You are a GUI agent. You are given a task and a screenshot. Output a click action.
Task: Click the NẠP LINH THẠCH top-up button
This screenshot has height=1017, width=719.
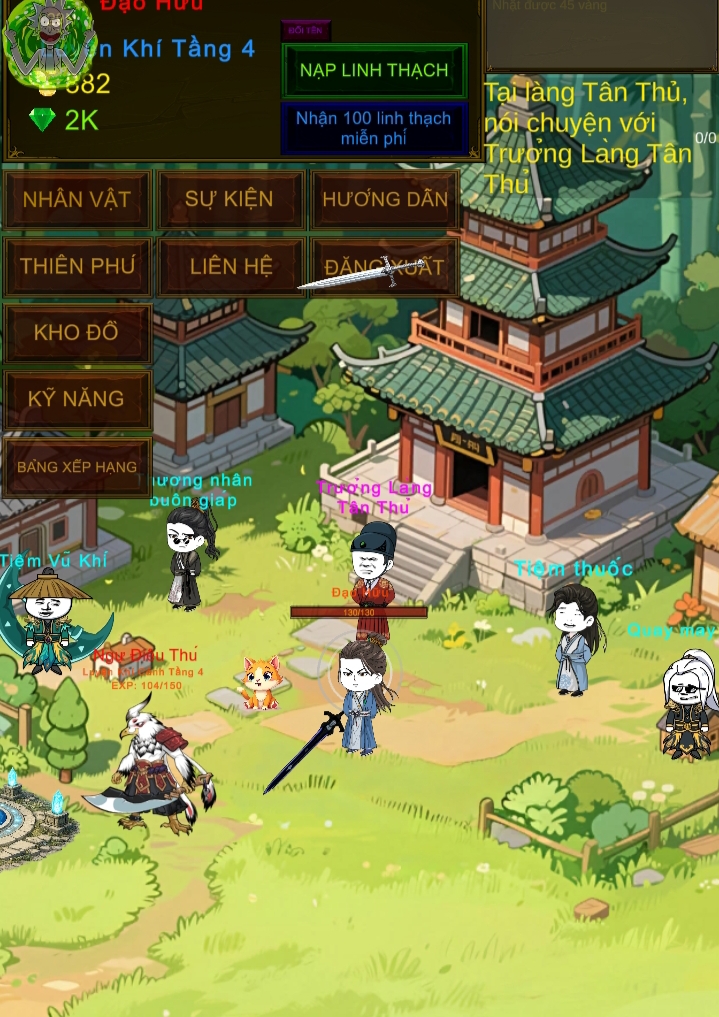374,71
